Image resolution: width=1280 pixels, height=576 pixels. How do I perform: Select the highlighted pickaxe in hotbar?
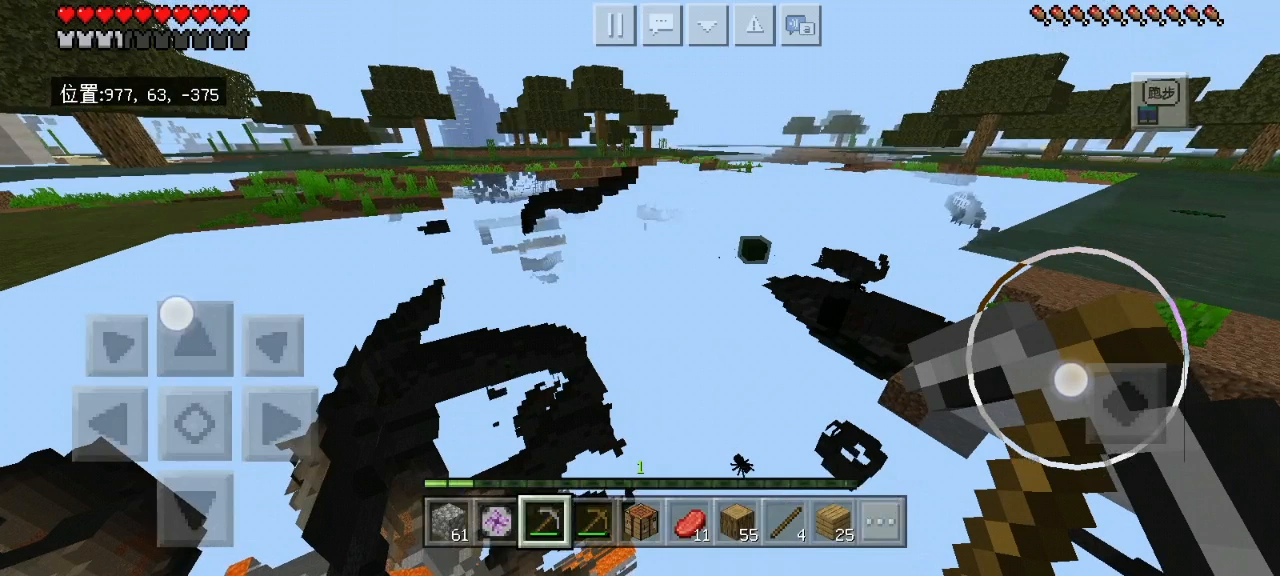(x=545, y=522)
